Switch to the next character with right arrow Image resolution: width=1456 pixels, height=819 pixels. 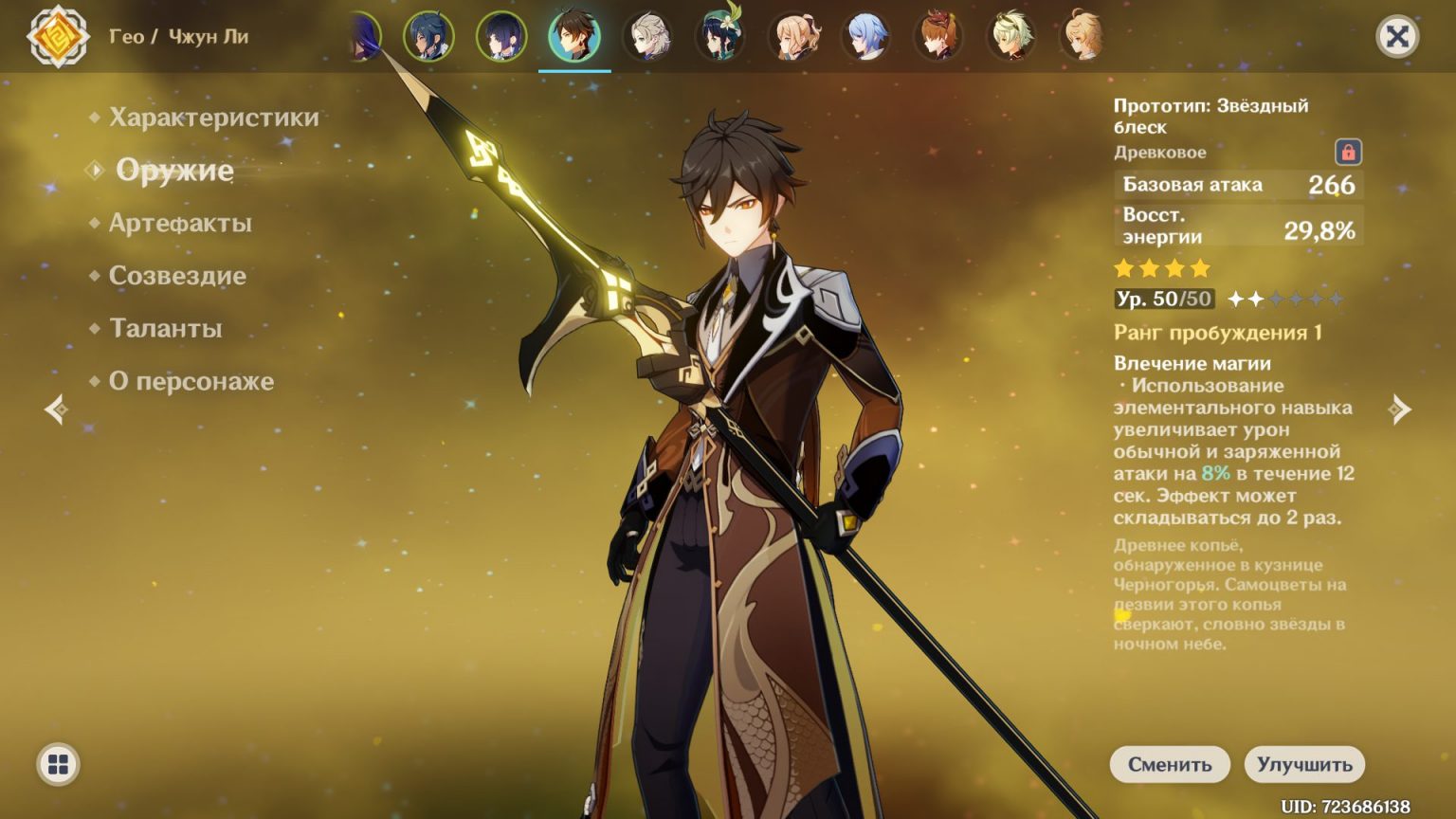pyautogui.click(x=1399, y=409)
